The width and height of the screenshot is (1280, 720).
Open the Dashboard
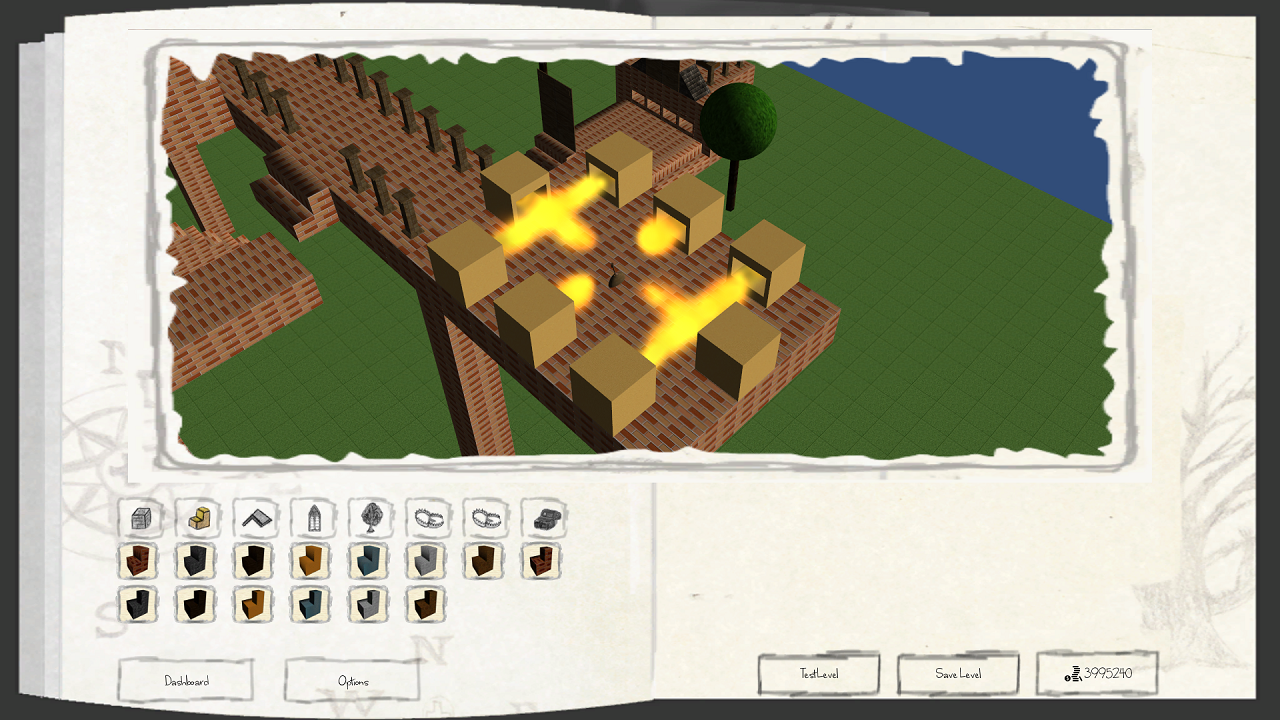click(x=186, y=681)
